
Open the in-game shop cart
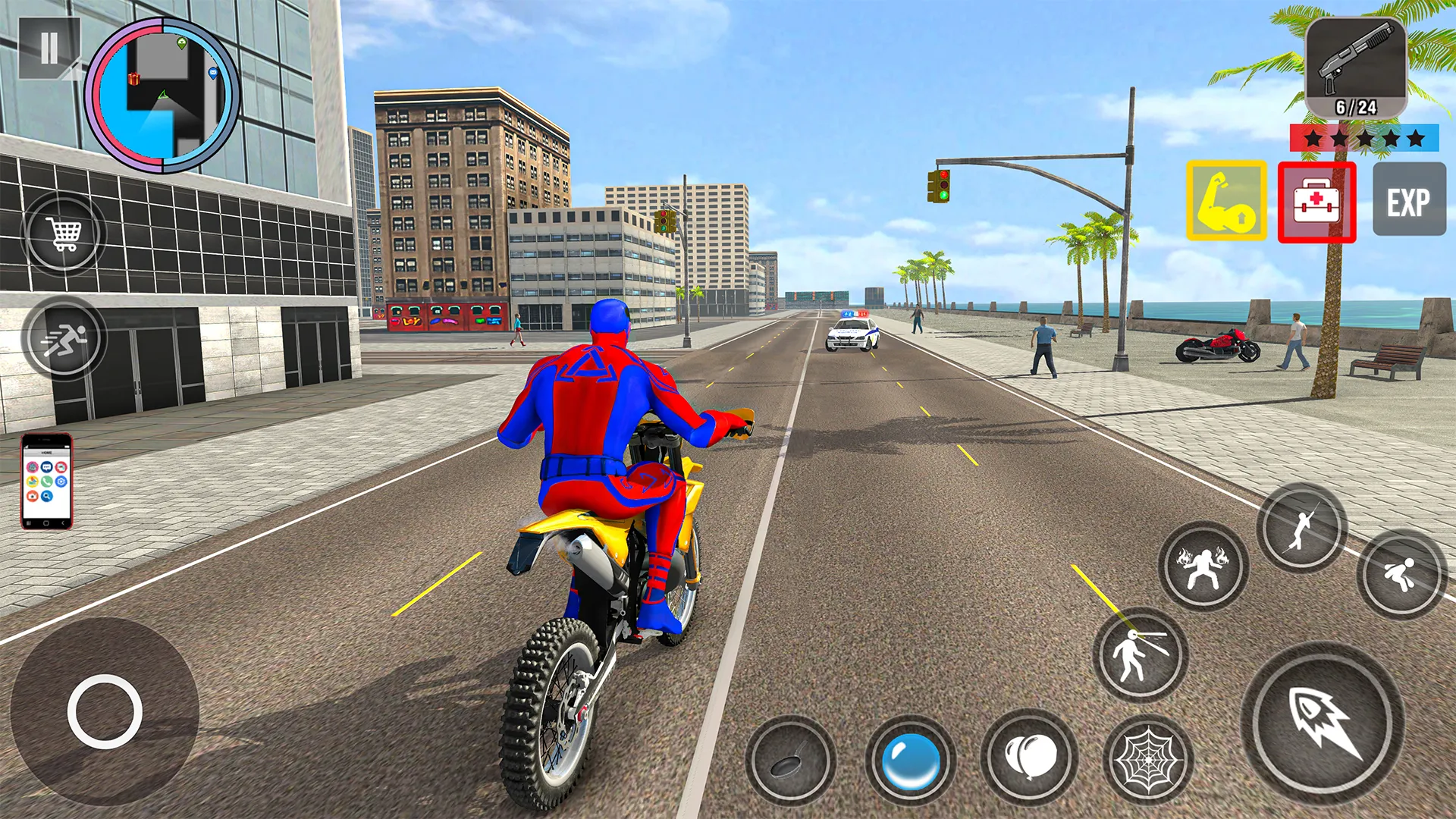pyautogui.click(x=64, y=233)
